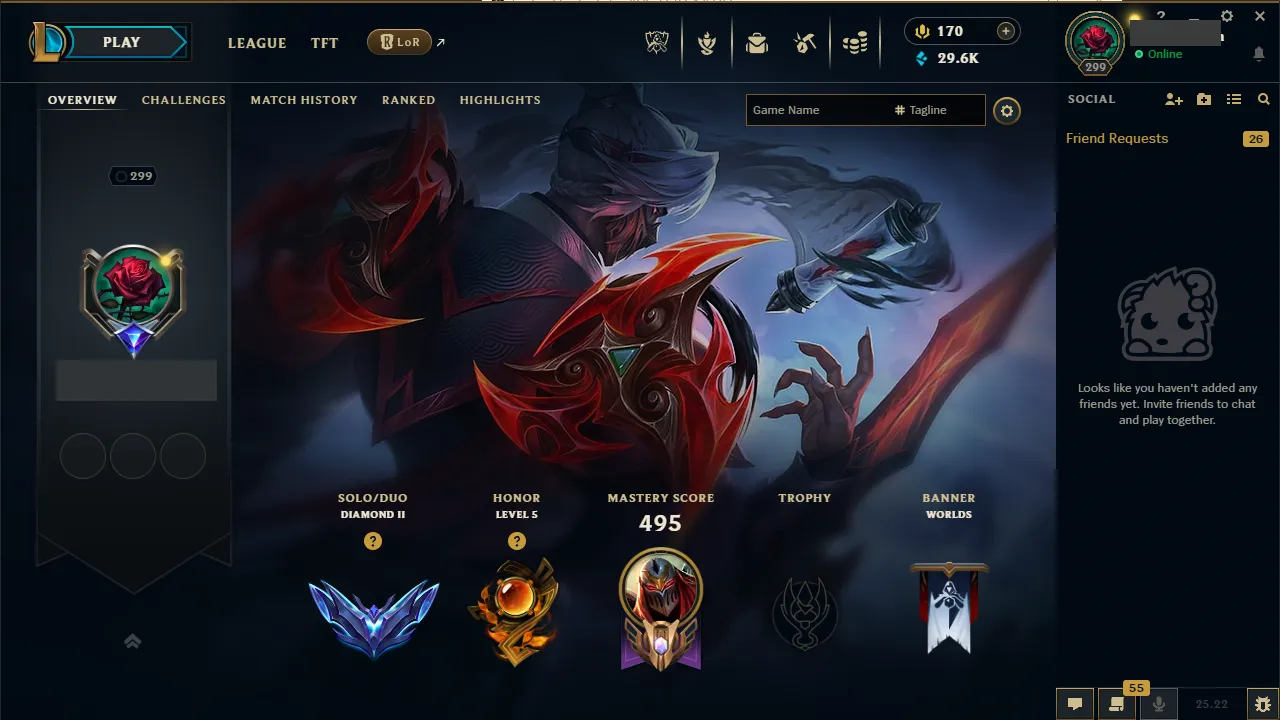
Task: Report a bug using the bug icon
Action: 1263,703
